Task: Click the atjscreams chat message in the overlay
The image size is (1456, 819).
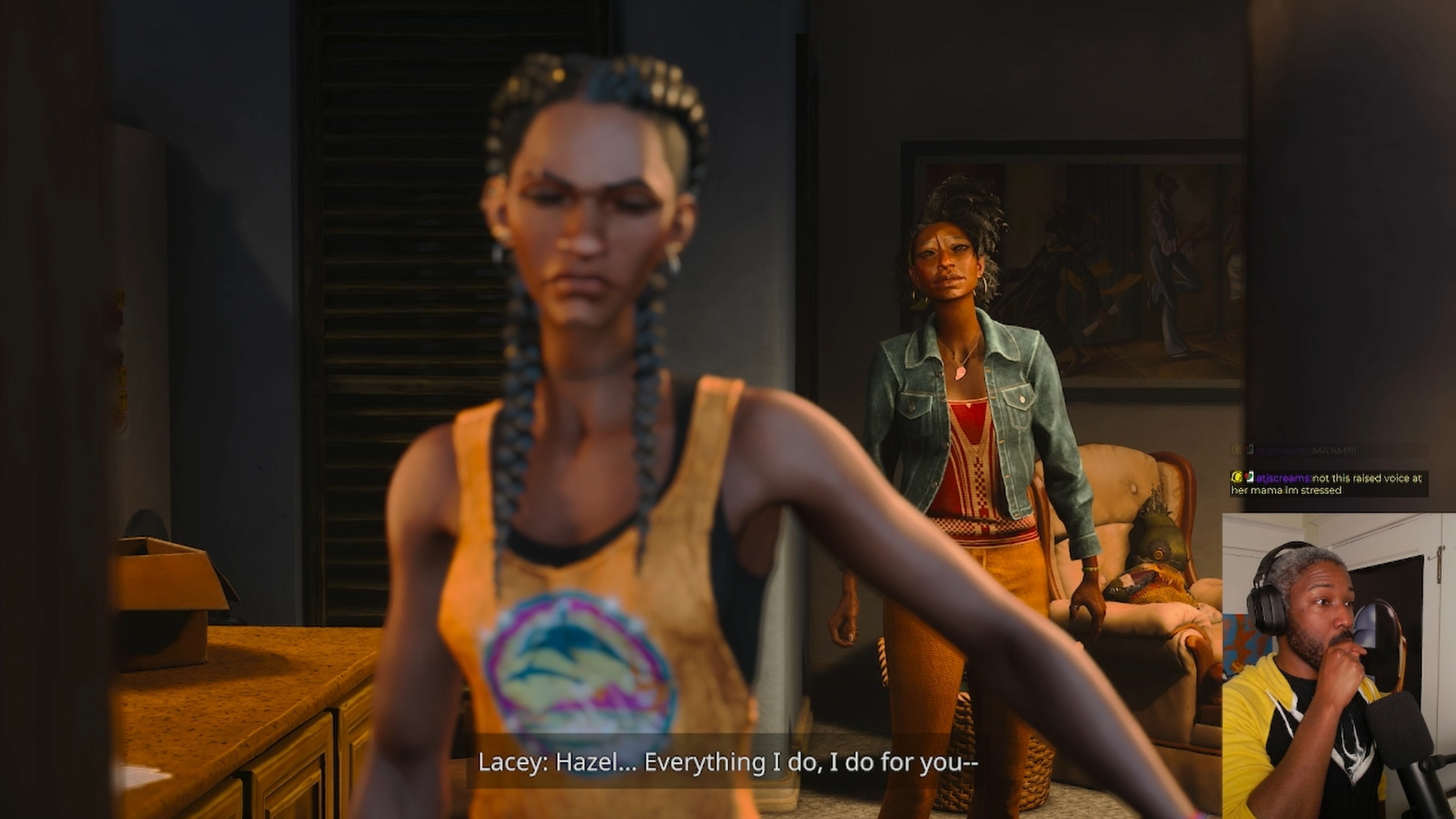Action: [x=1329, y=484]
